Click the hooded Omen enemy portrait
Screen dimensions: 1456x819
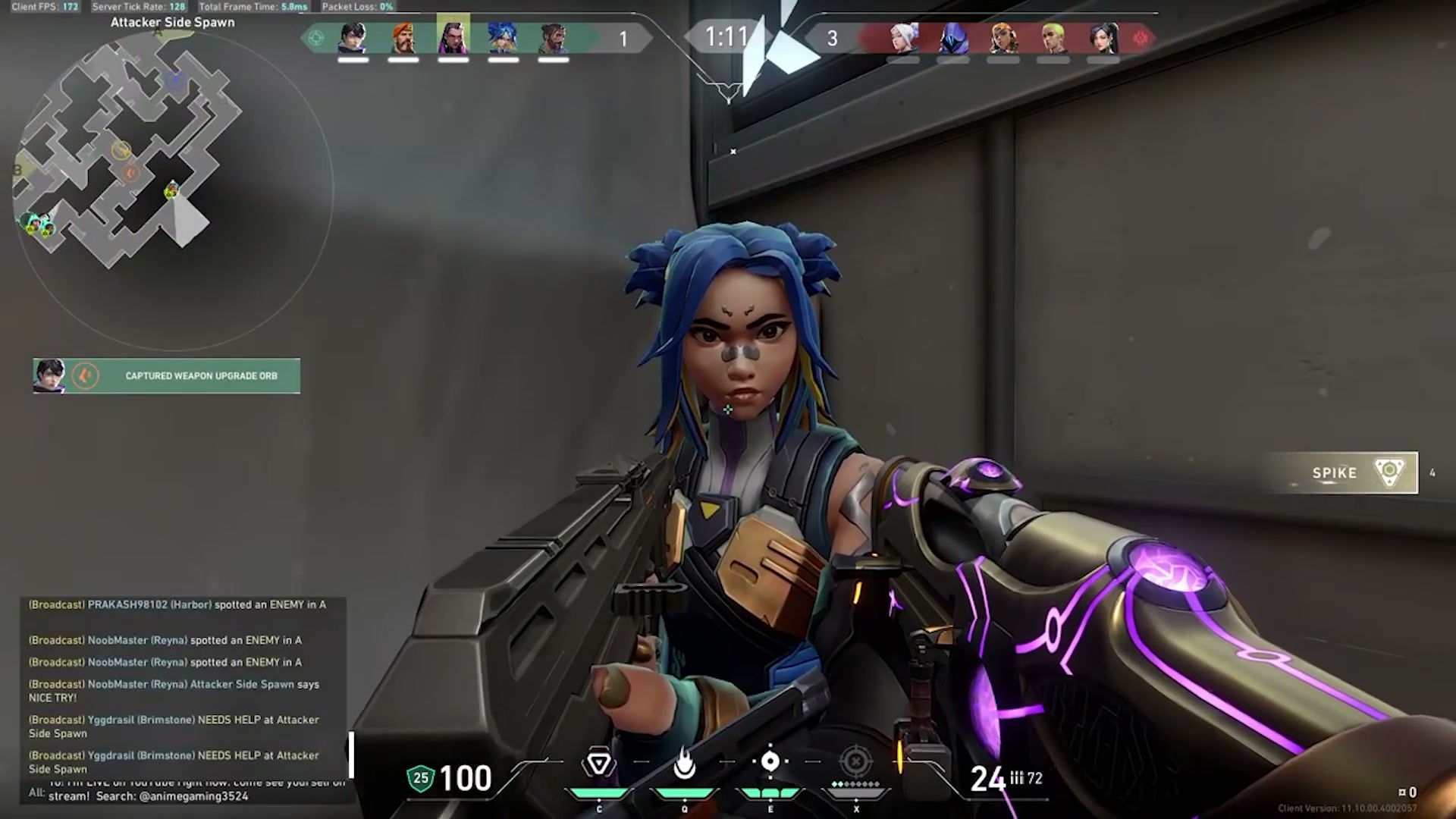click(x=953, y=37)
